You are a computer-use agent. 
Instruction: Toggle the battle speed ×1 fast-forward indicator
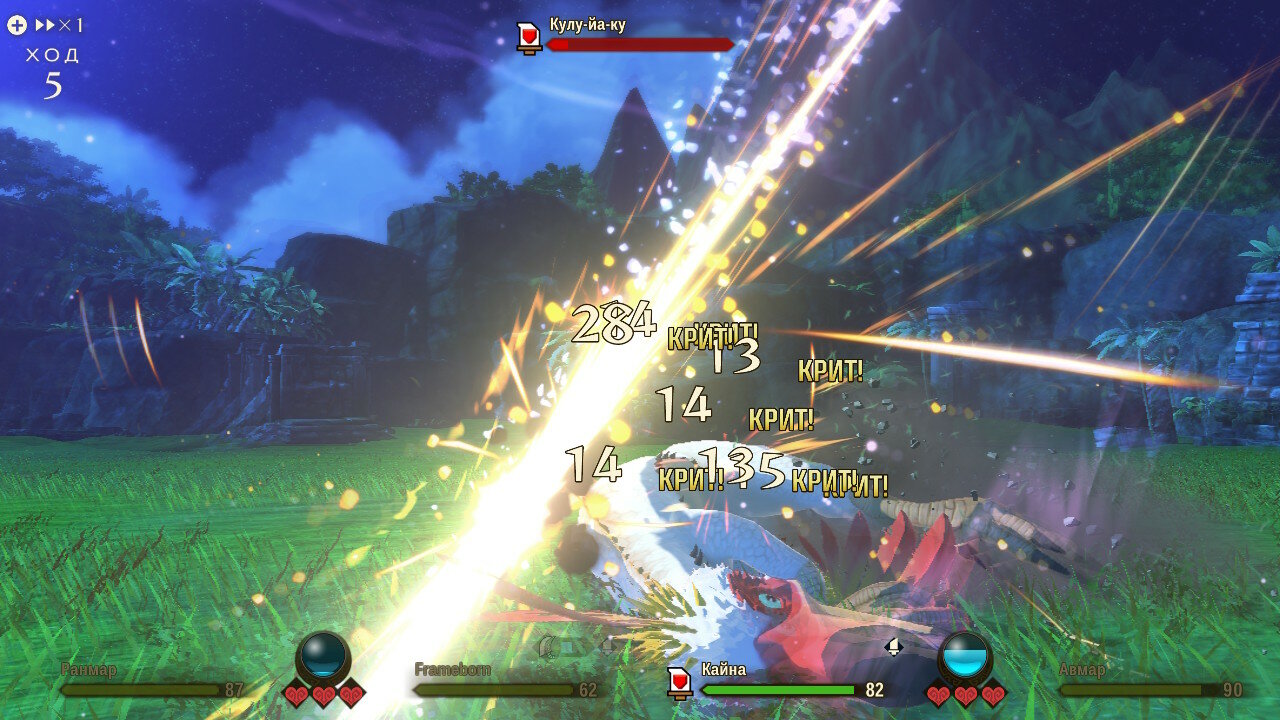pyautogui.click(x=58, y=25)
